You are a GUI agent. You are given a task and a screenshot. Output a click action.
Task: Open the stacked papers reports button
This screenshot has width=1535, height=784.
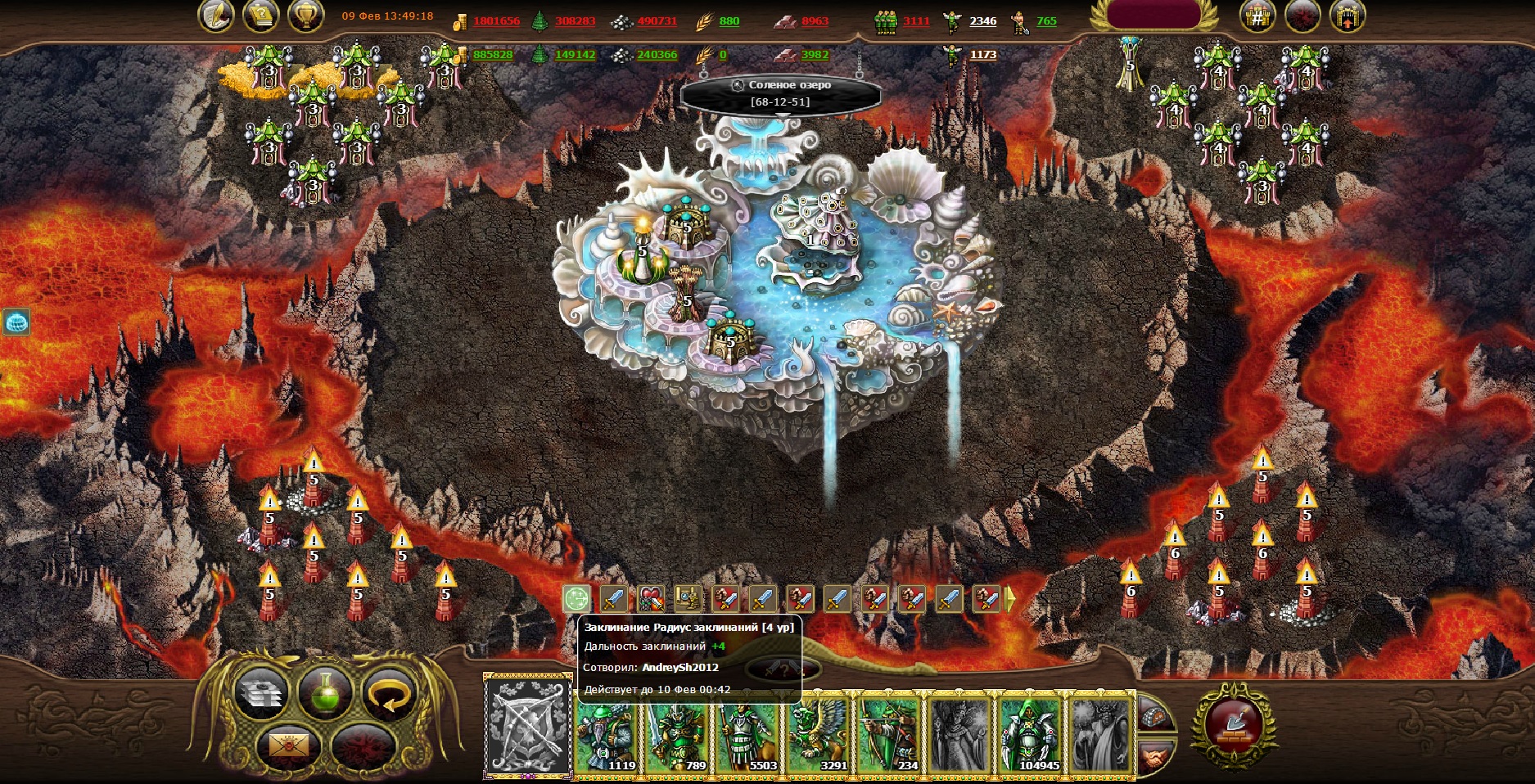click(260, 694)
